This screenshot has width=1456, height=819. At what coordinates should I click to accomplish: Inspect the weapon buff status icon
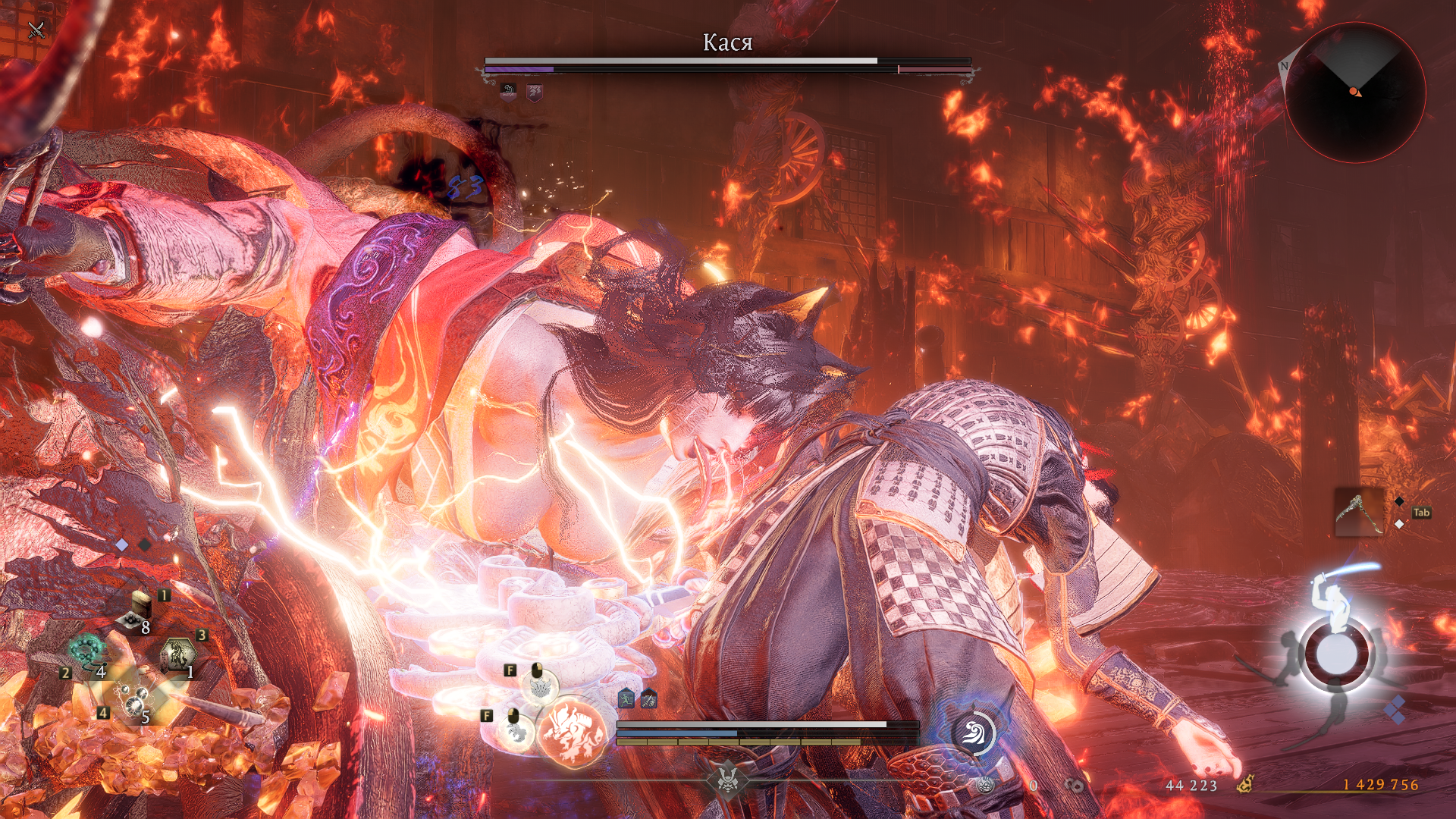(648, 699)
